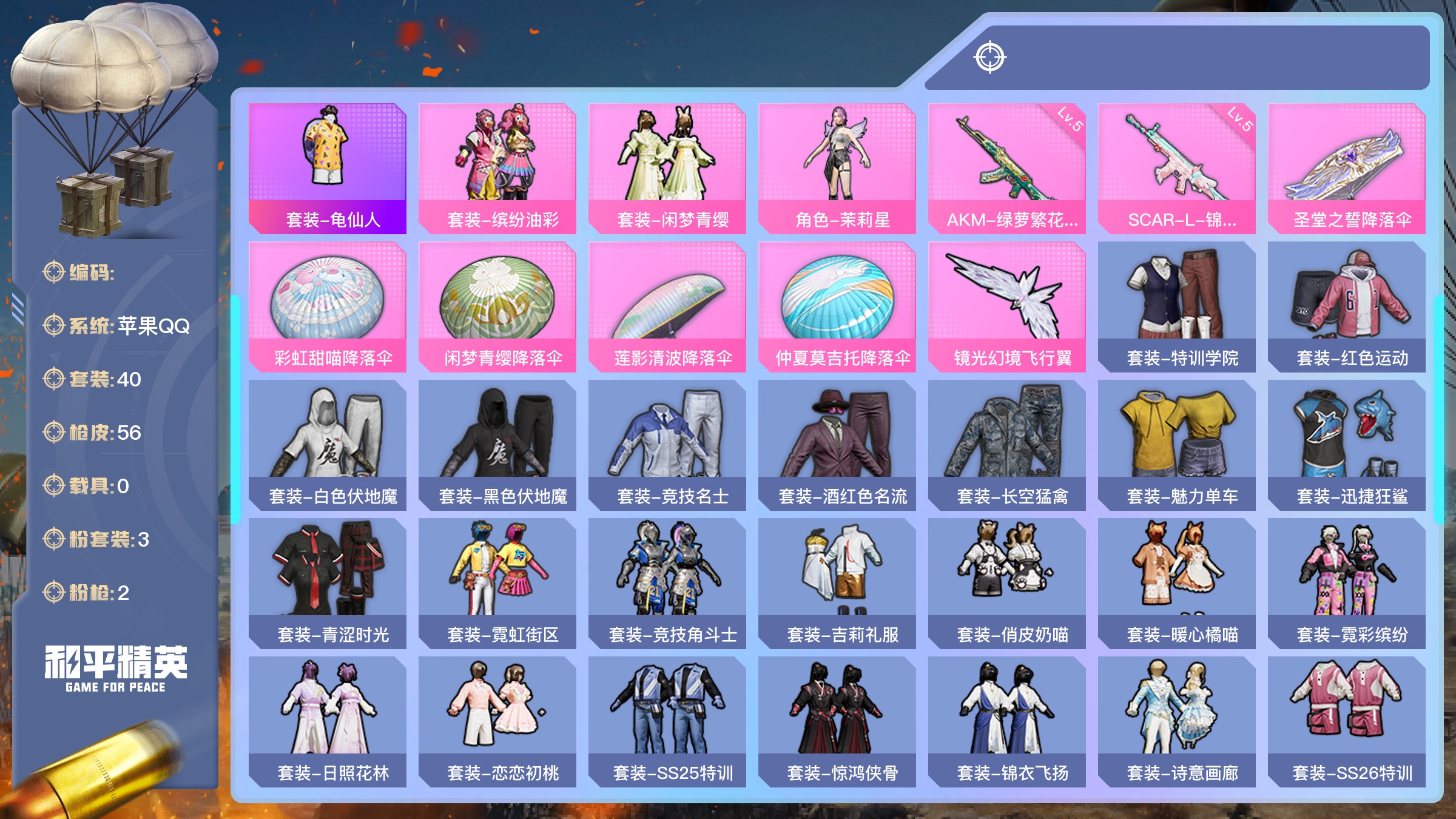Select the AKM-绿萝繁花 gun skin

(1007, 168)
